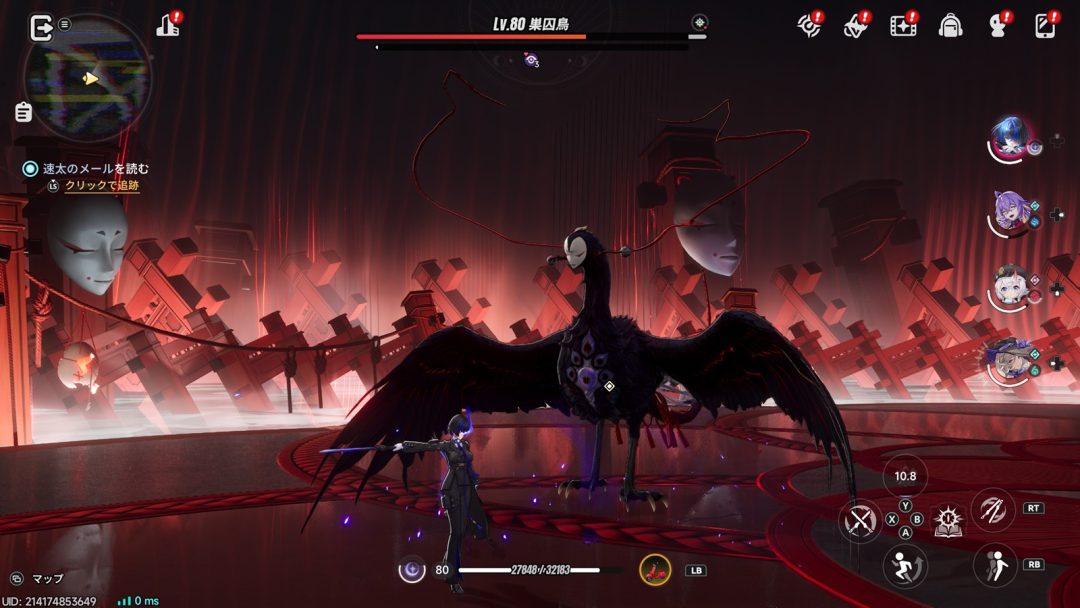Click the exit door icon above the minimap
The image size is (1080, 608).
click(x=41, y=28)
